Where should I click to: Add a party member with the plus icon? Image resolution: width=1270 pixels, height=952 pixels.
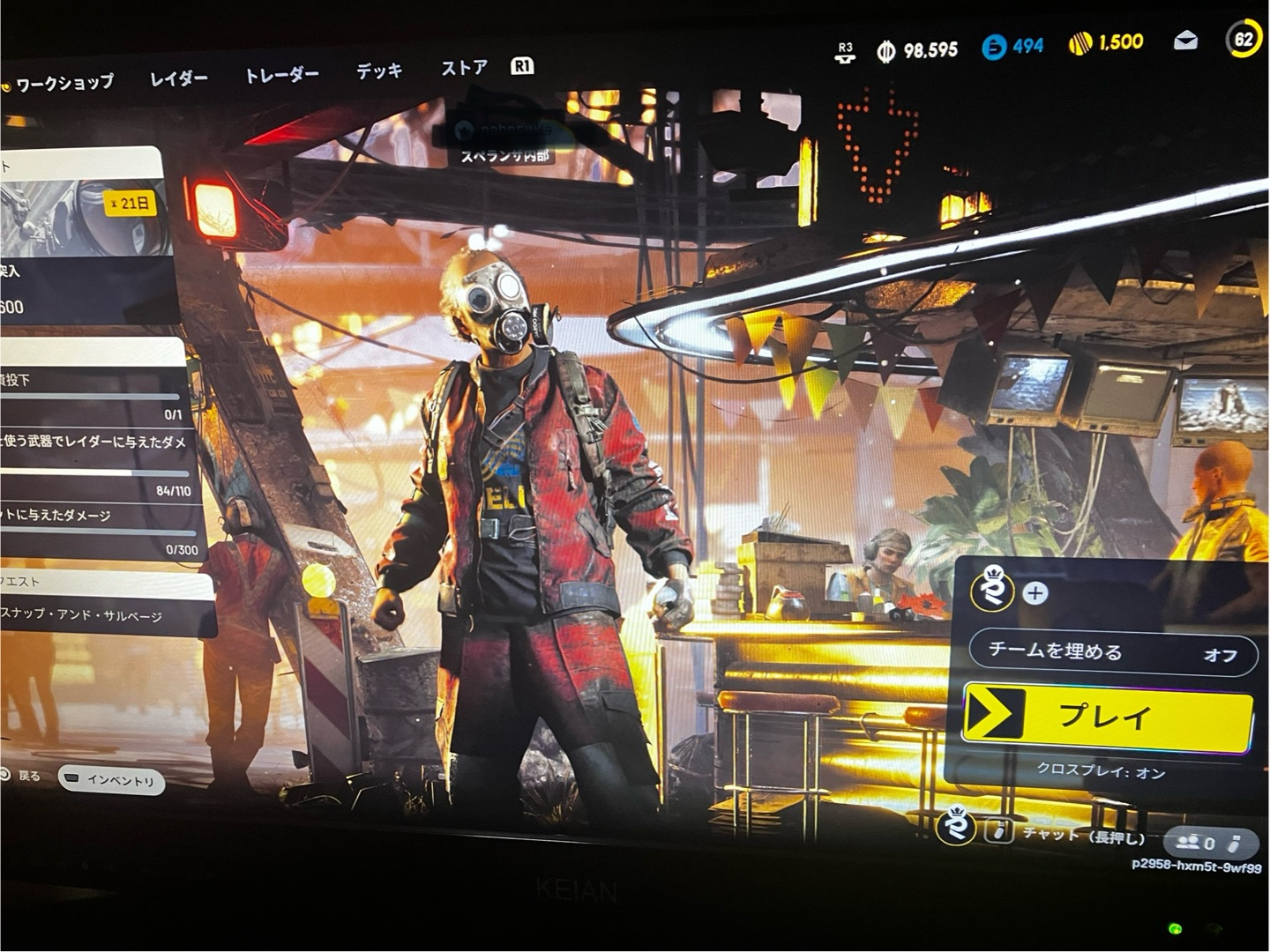1035,593
